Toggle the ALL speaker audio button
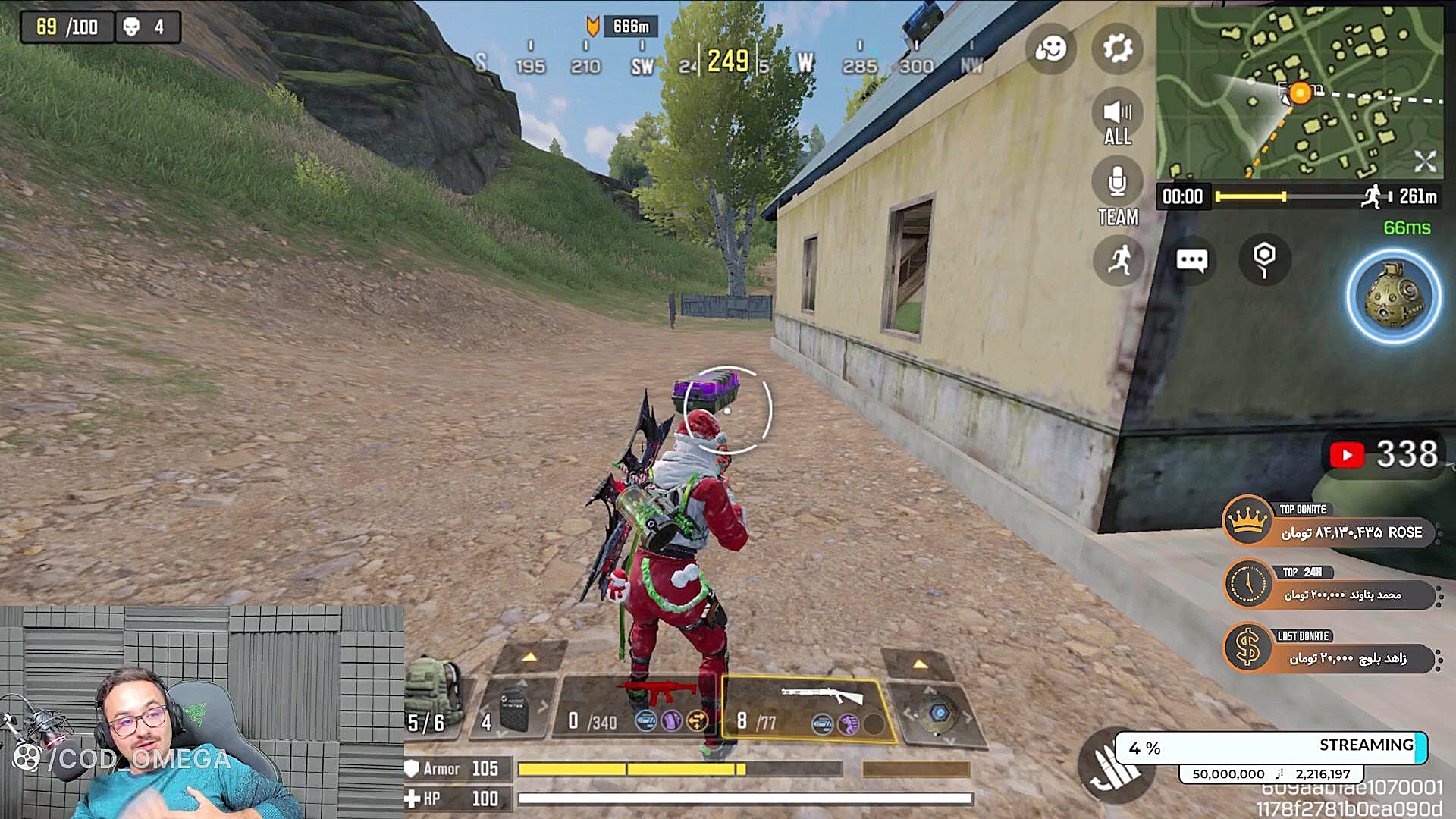The width and height of the screenshot is (1456, 819). pos(1117,121)
